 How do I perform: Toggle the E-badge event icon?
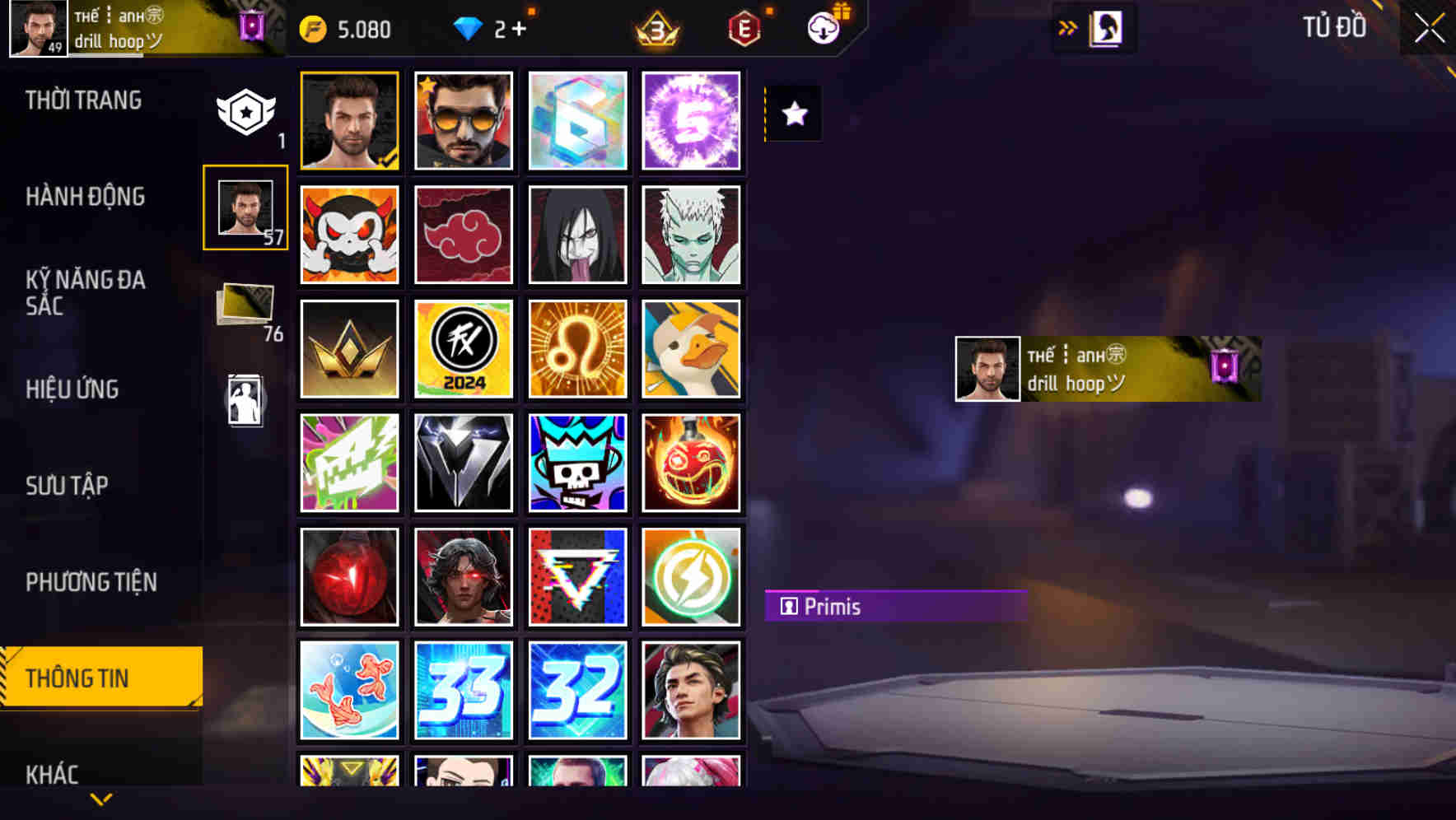(x=744, y=27)
